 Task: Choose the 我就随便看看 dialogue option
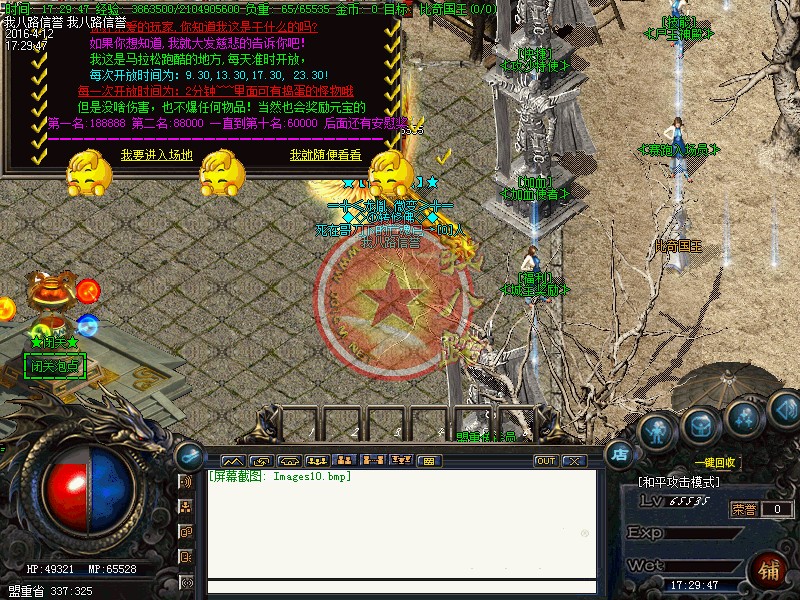coord(326,155)
